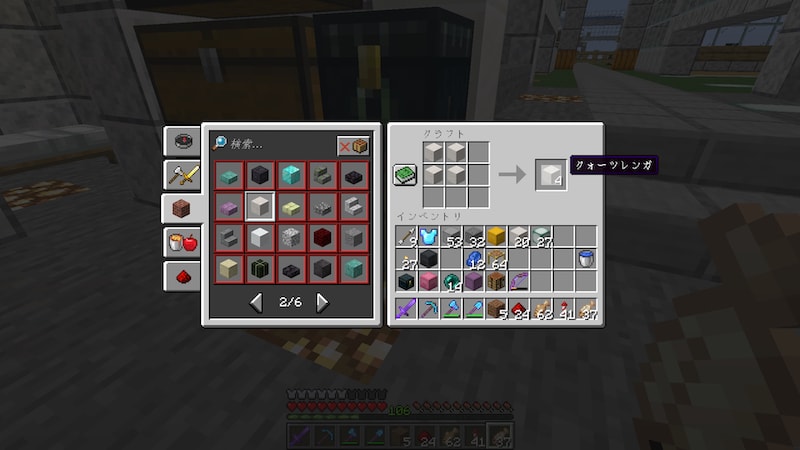Switch to the tools and weapons tab

(x=182, y=175)
